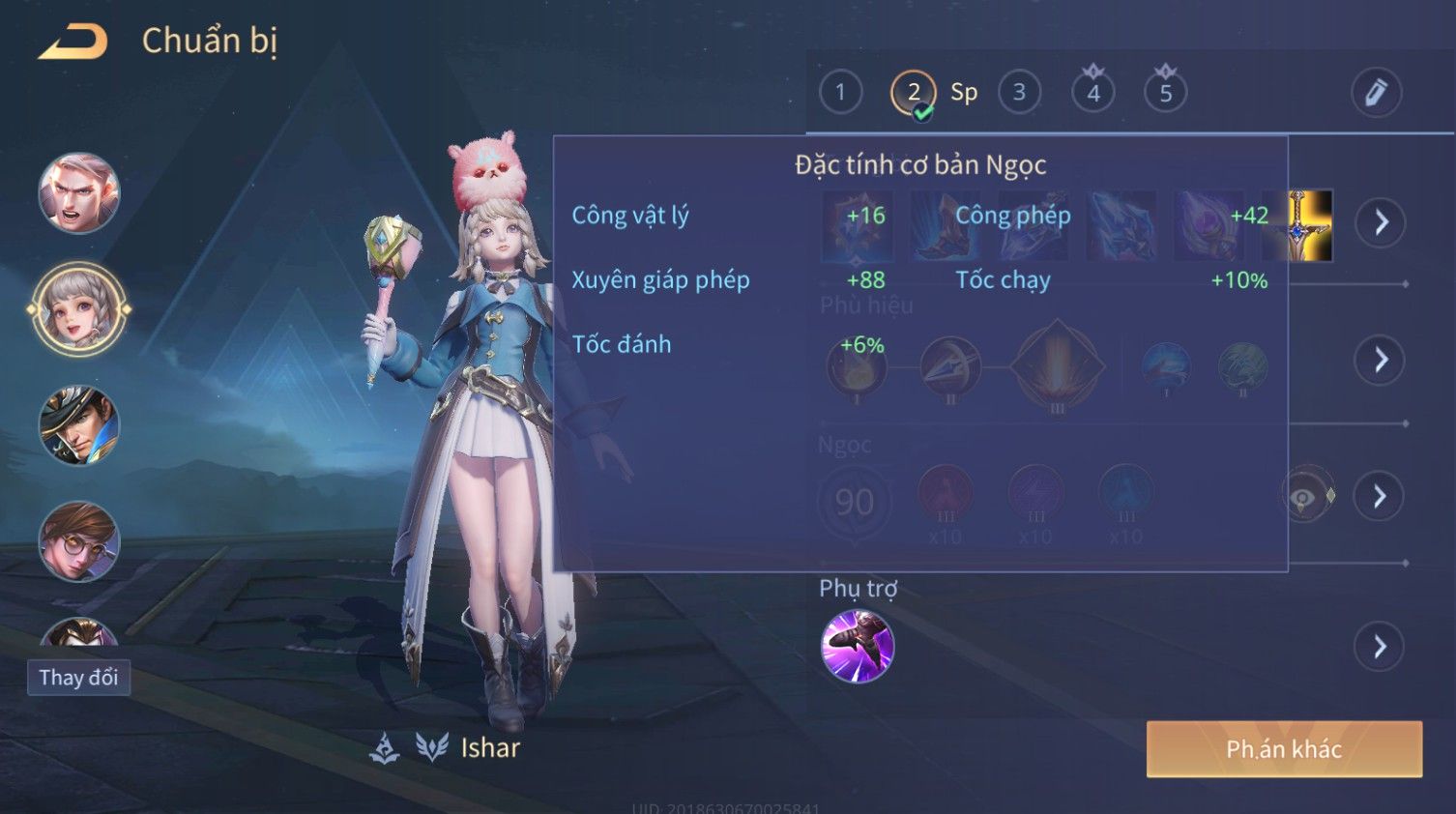1456x814 pixels.
Task: Open the Ngọc arcana row arrow
Action: coord(1381,497)
